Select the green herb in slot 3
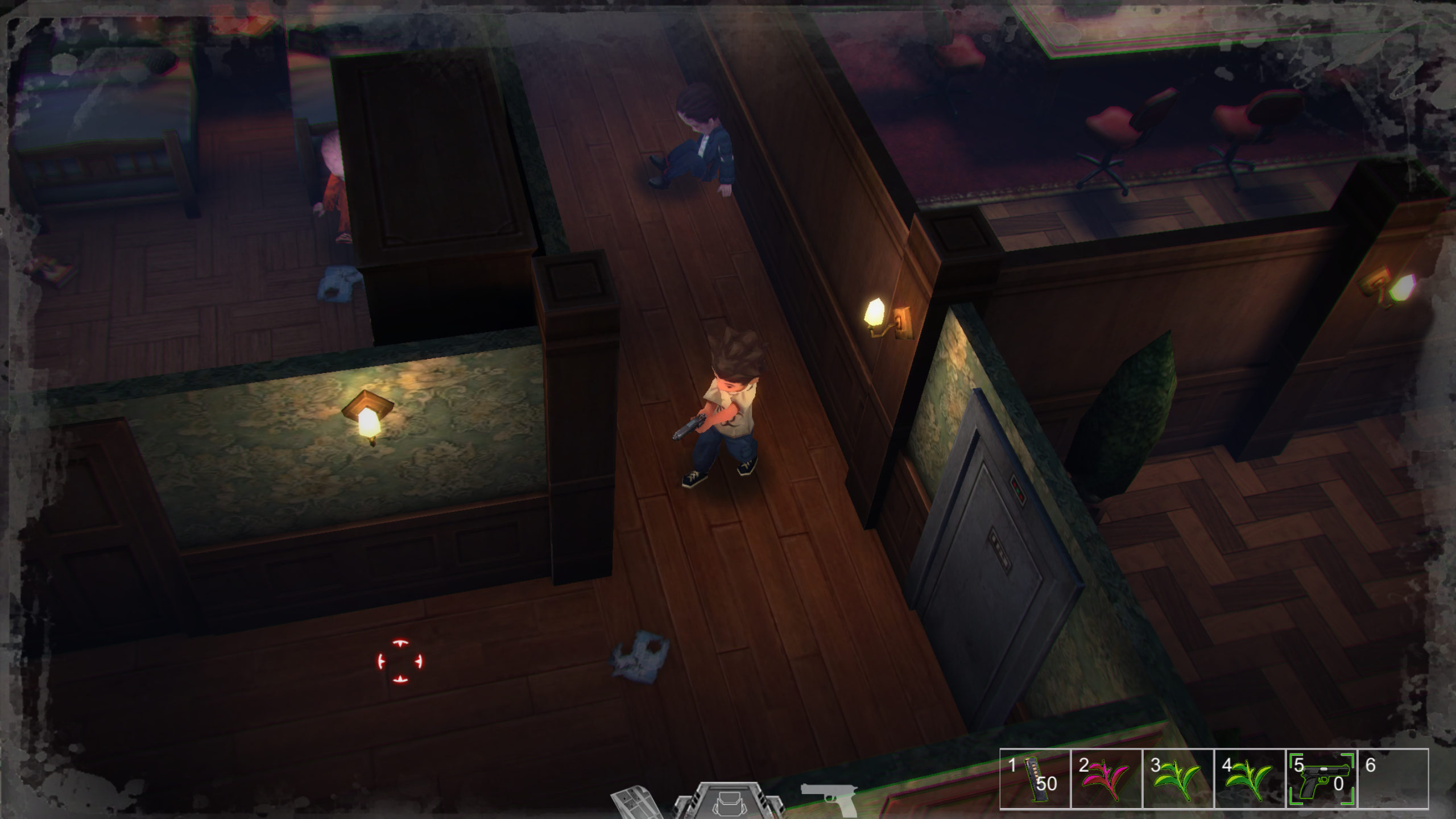The height and width of the screenshot is (819, 1456). click(1178, 778)
